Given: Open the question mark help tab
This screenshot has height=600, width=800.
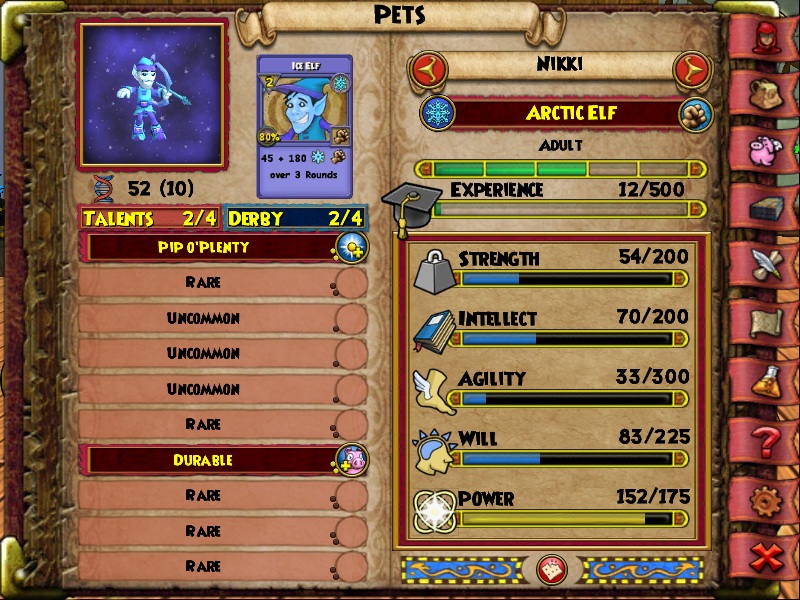Looking at the screenshot, I should click(767, 440).
